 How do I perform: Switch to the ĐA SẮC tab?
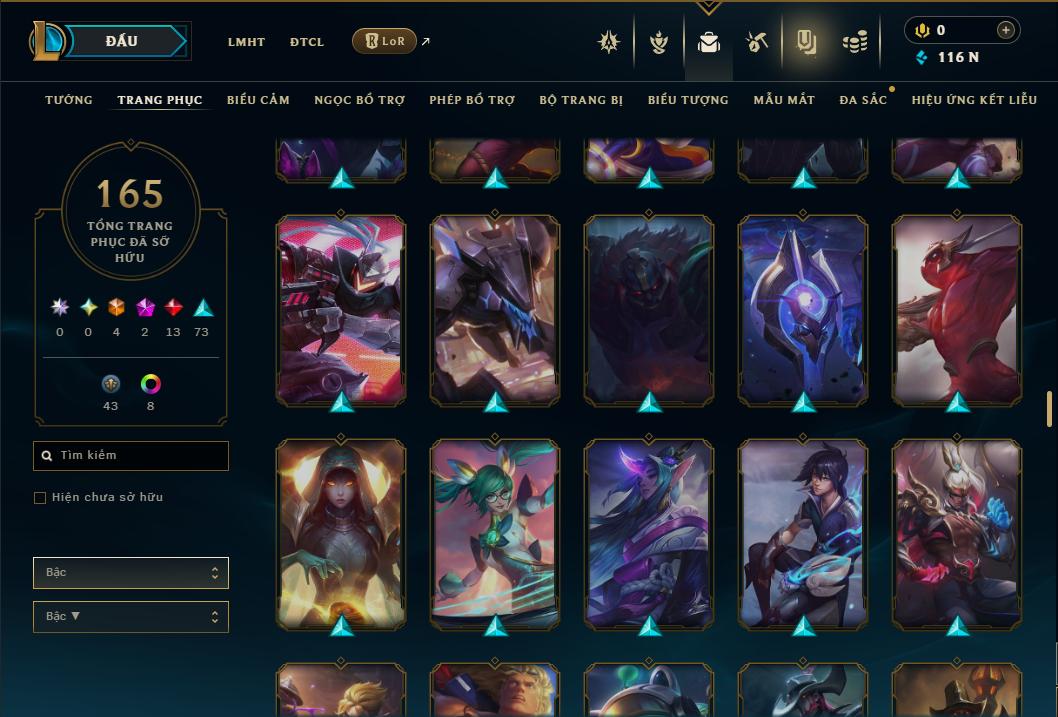point(863,100)
